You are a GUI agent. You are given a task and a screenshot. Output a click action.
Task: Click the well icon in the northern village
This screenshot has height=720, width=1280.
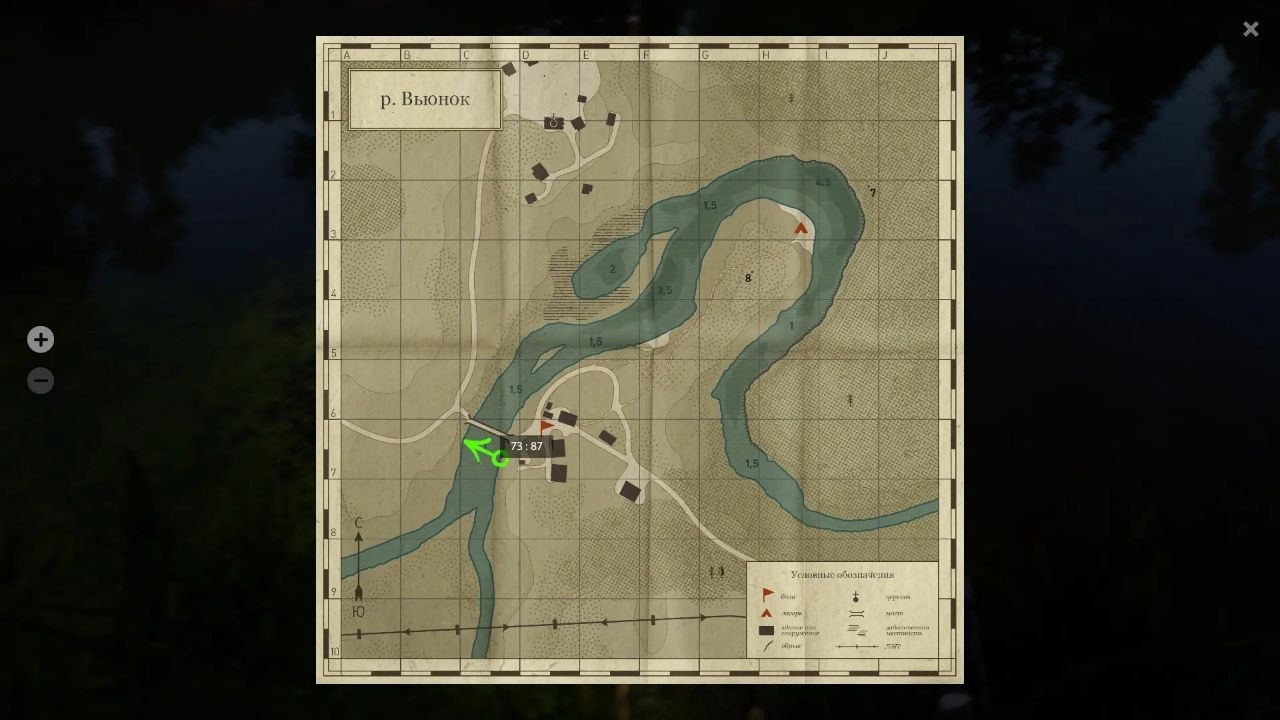(551, 119)
